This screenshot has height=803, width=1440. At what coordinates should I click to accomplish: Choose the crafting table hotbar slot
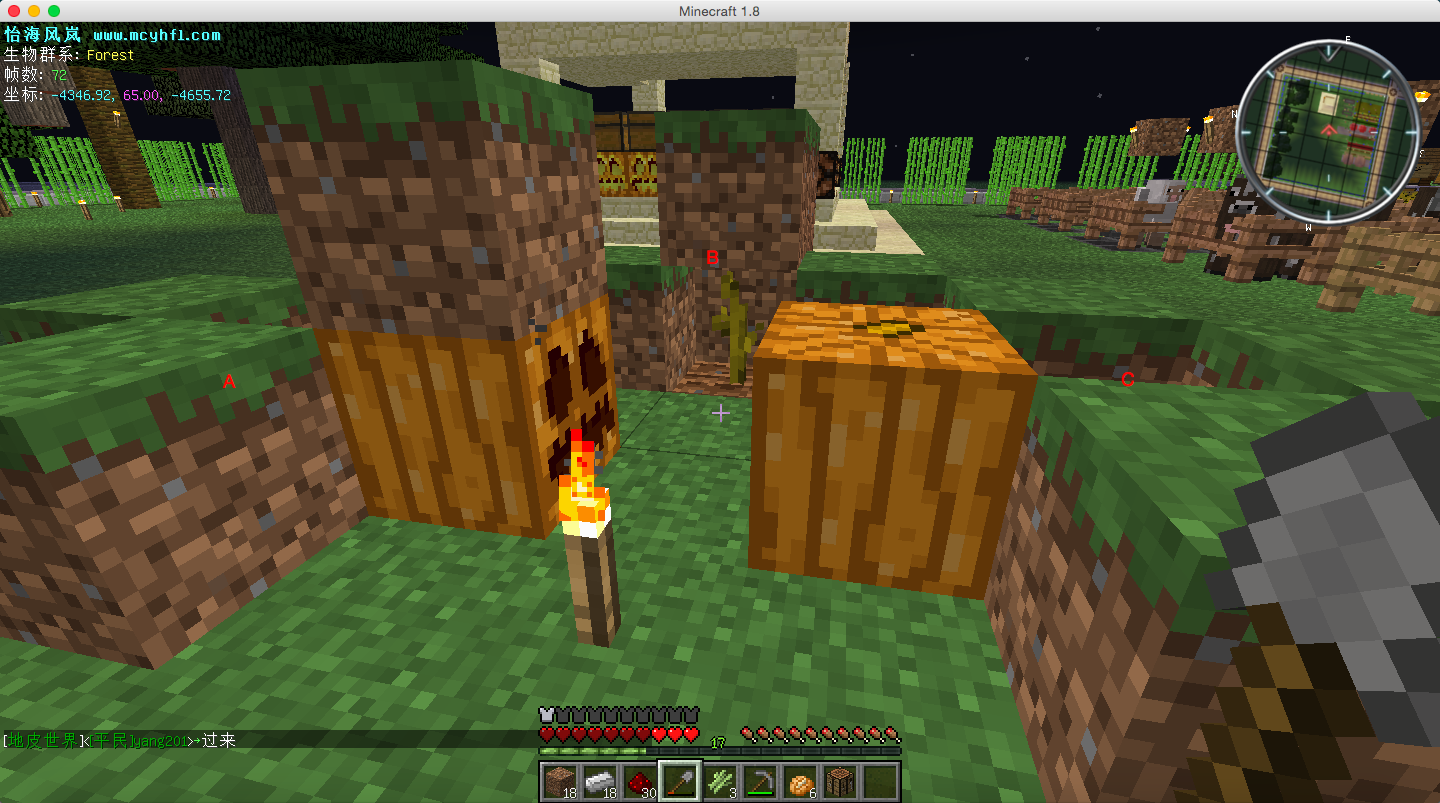840,781
